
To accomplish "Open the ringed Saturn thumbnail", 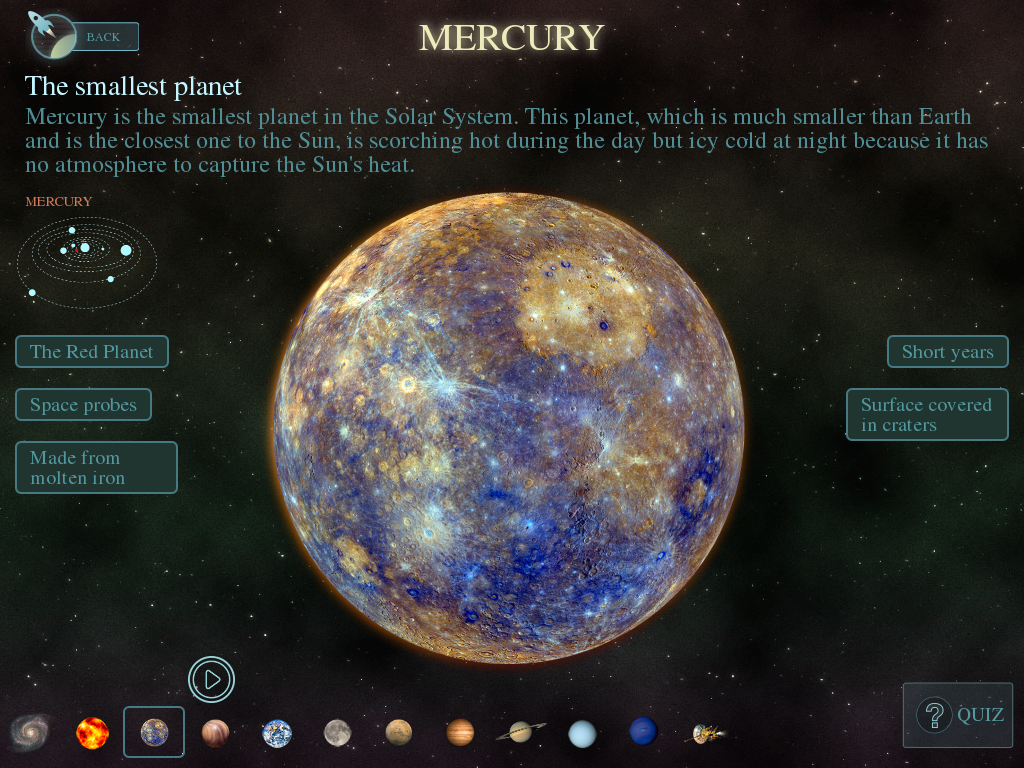I will point(521,733).
